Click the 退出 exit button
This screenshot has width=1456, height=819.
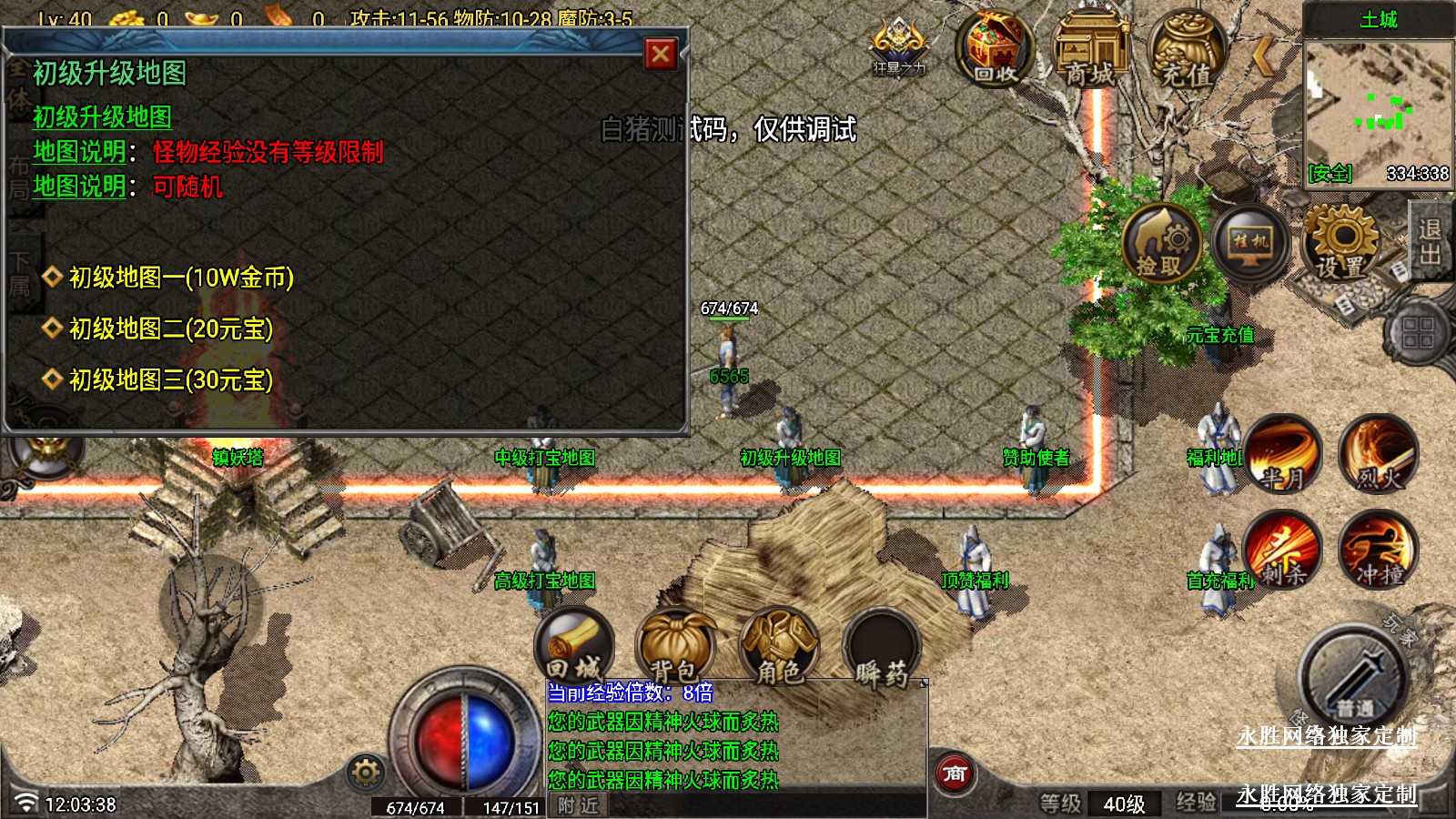coord(1431,240)
